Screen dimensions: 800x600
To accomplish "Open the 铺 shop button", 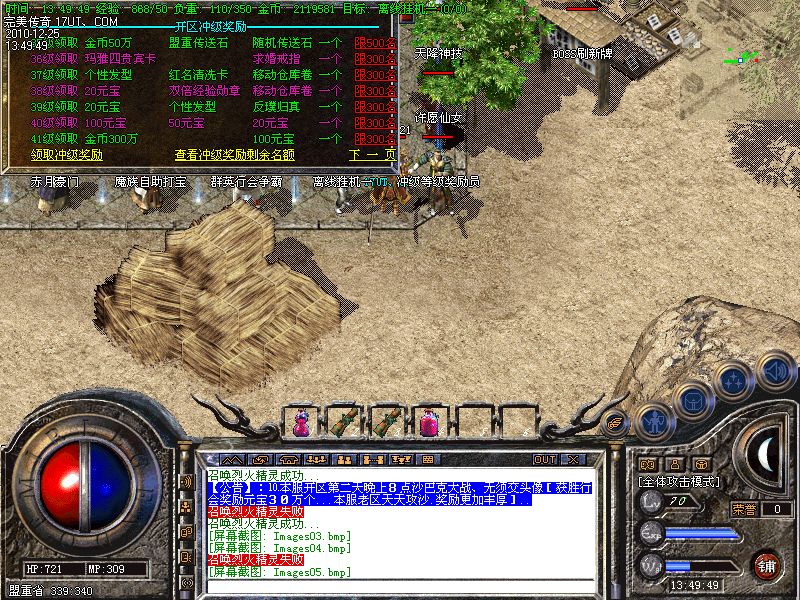I will click(x=767, y=565).
